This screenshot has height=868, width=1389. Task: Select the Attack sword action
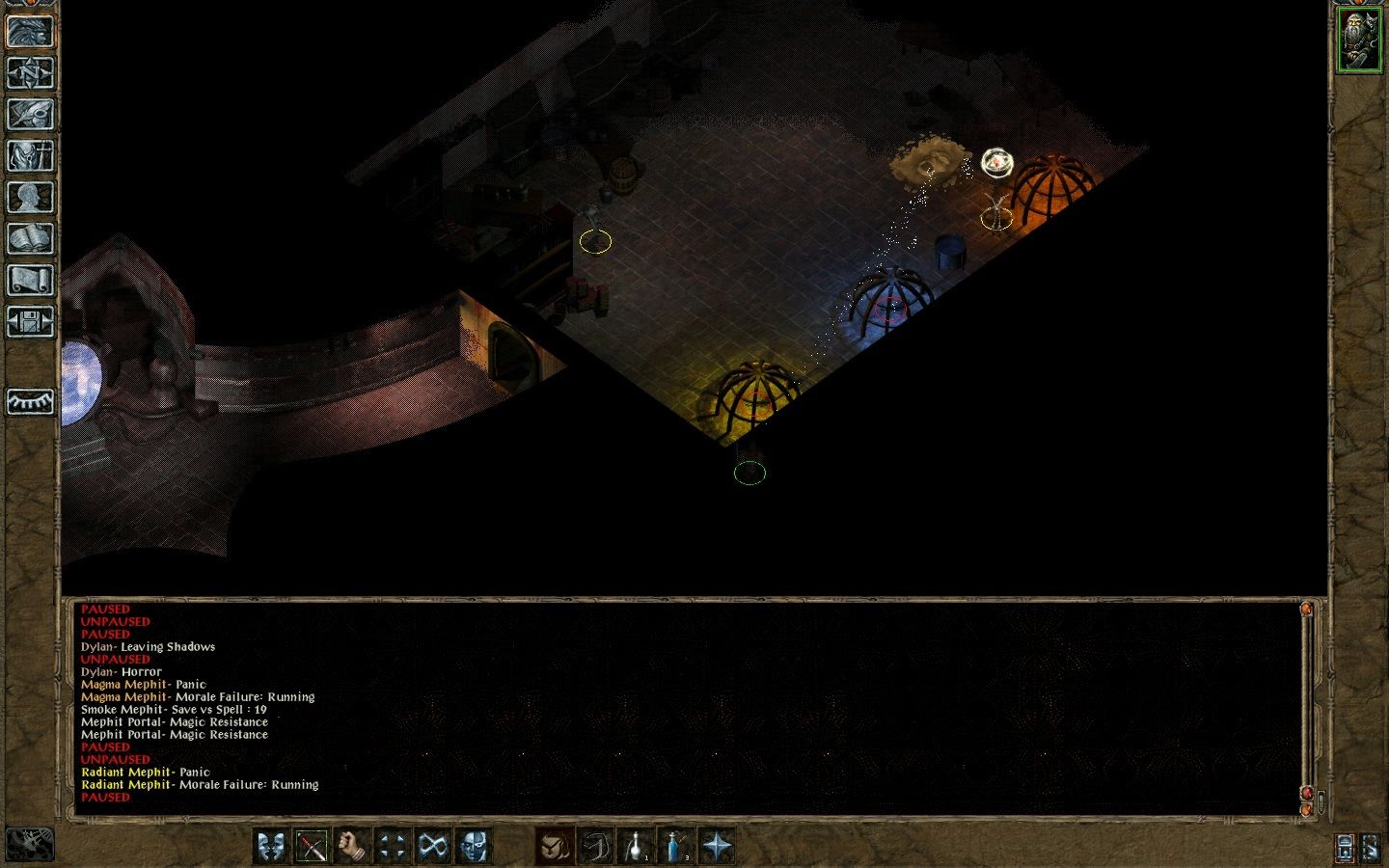coord(313,846)
